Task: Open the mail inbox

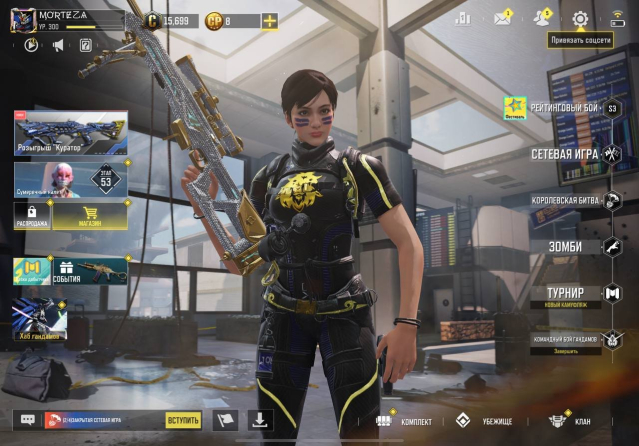Action: tap(502, 18)
